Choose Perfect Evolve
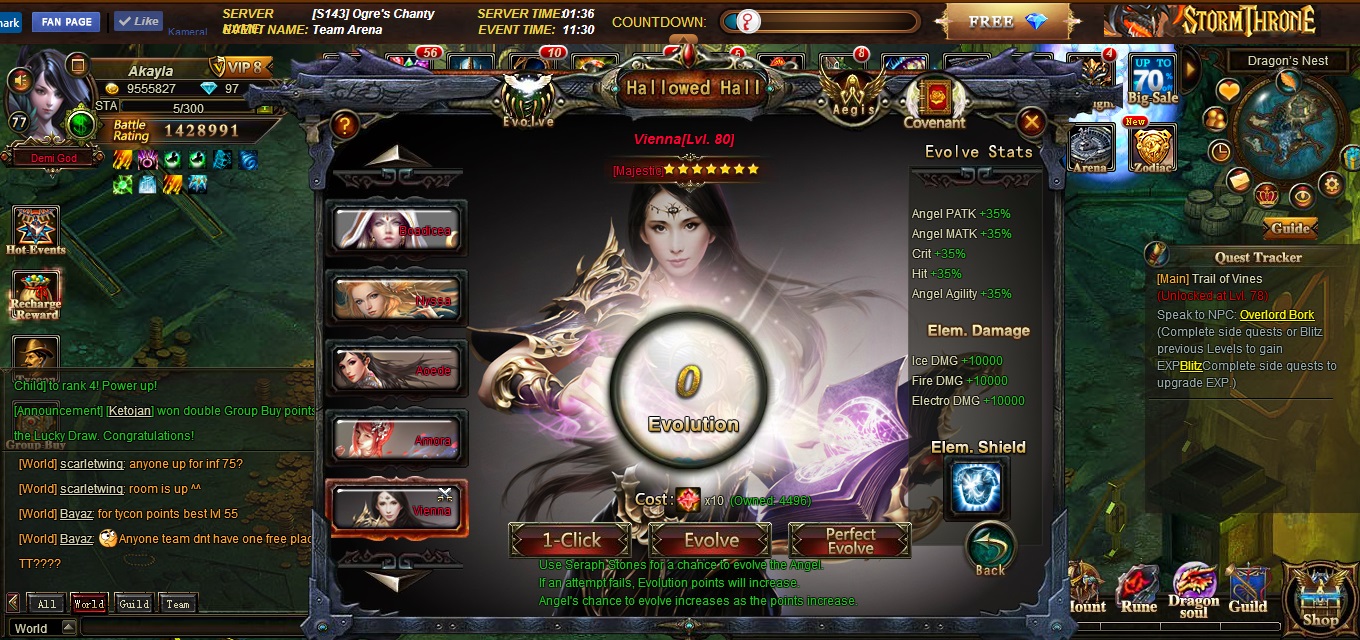 coord(850,541)
